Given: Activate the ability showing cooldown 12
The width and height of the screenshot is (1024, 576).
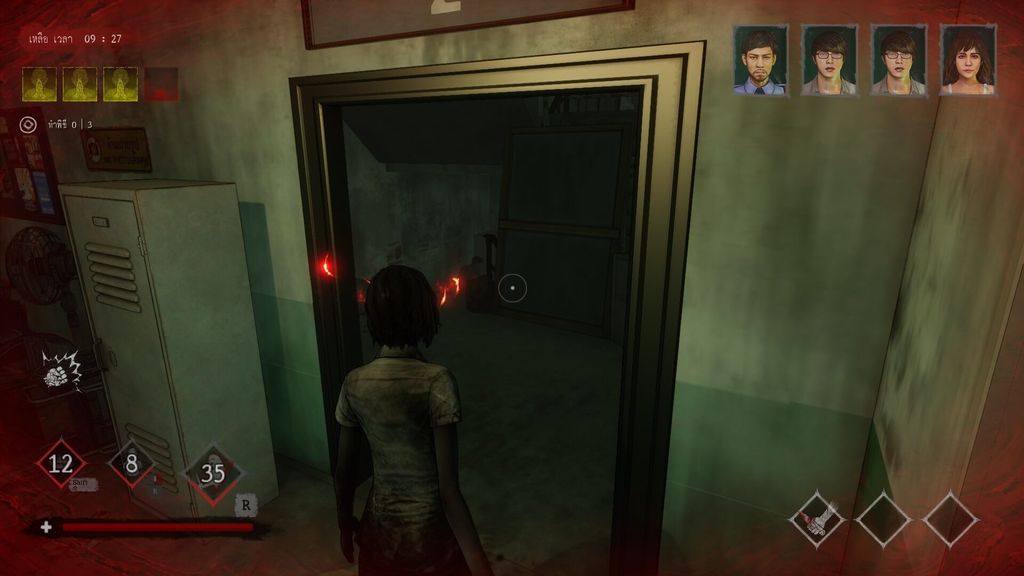Looking at the screenshot, I should pyautogui.click(x=61, y=463).
